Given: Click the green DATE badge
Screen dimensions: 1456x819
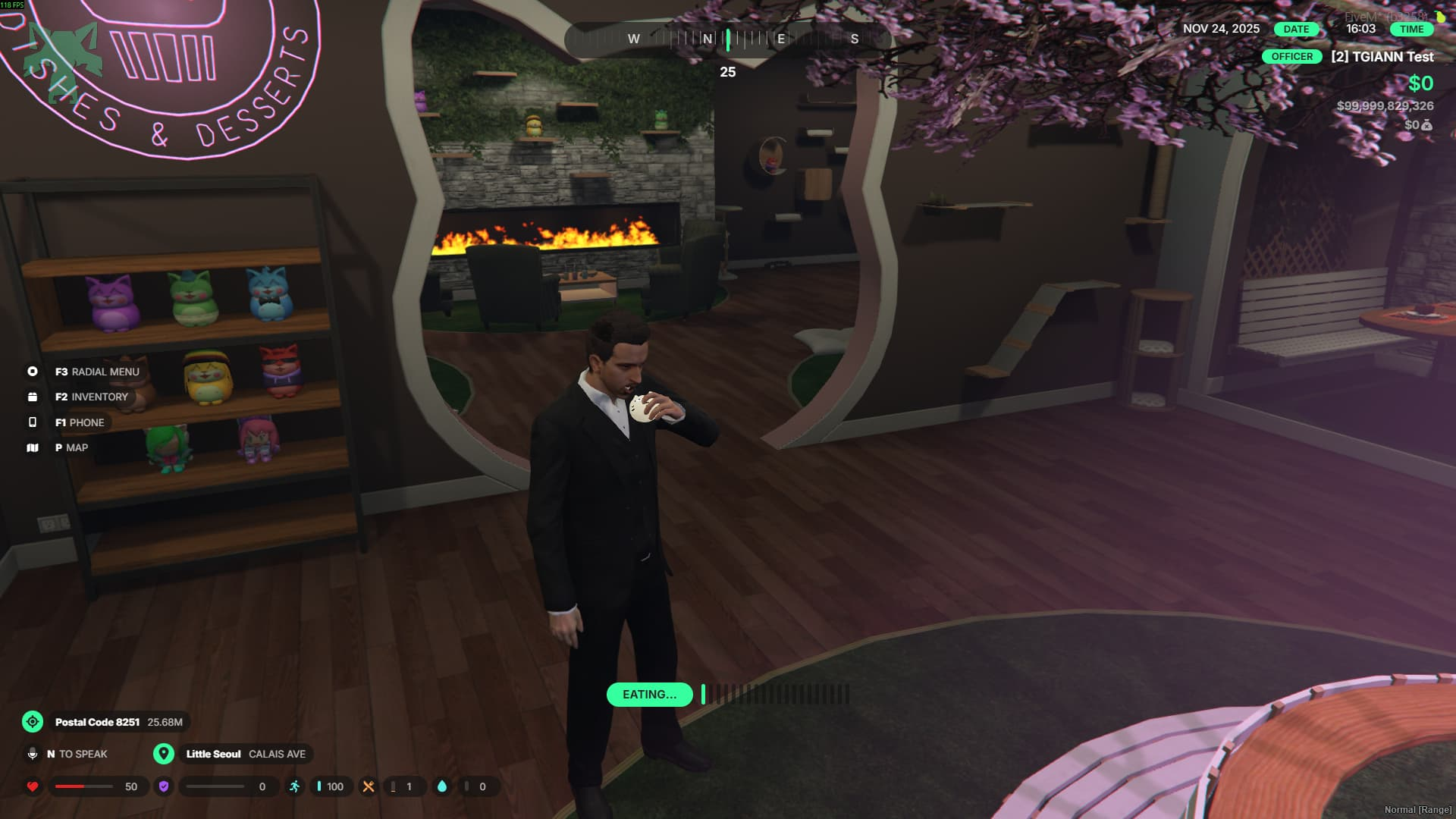Looking at the screenshot, I should 1296,29.
